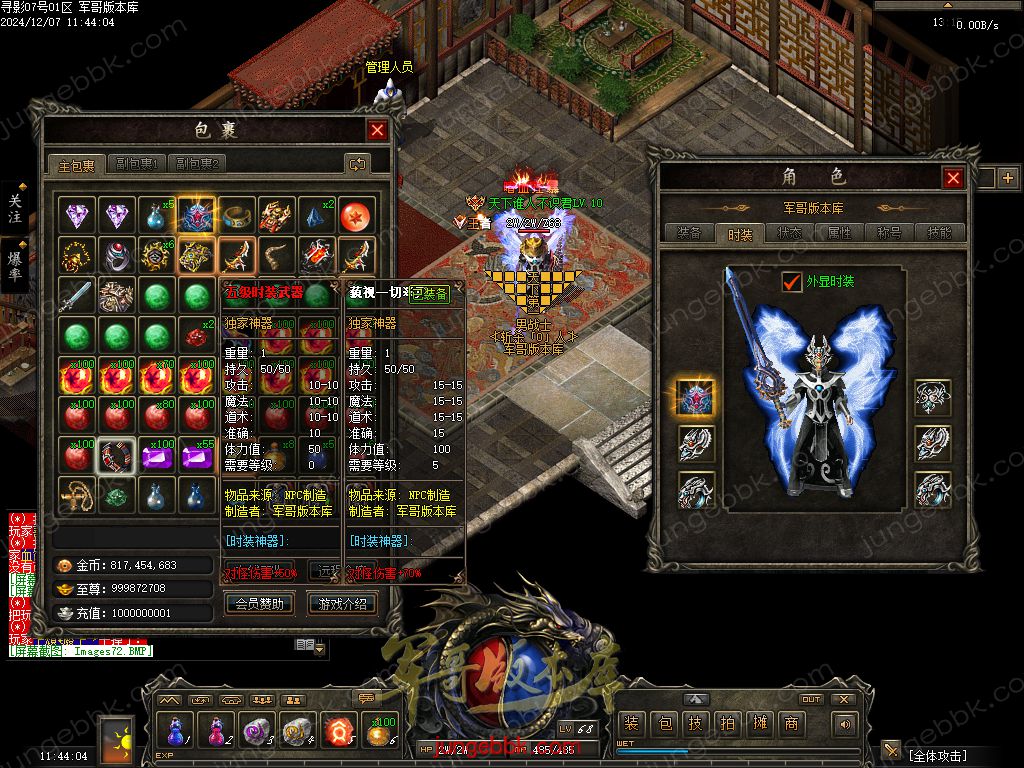1024x768 pixels.
Task: Close the 包裹 bag window
Action: pos(377,130)
